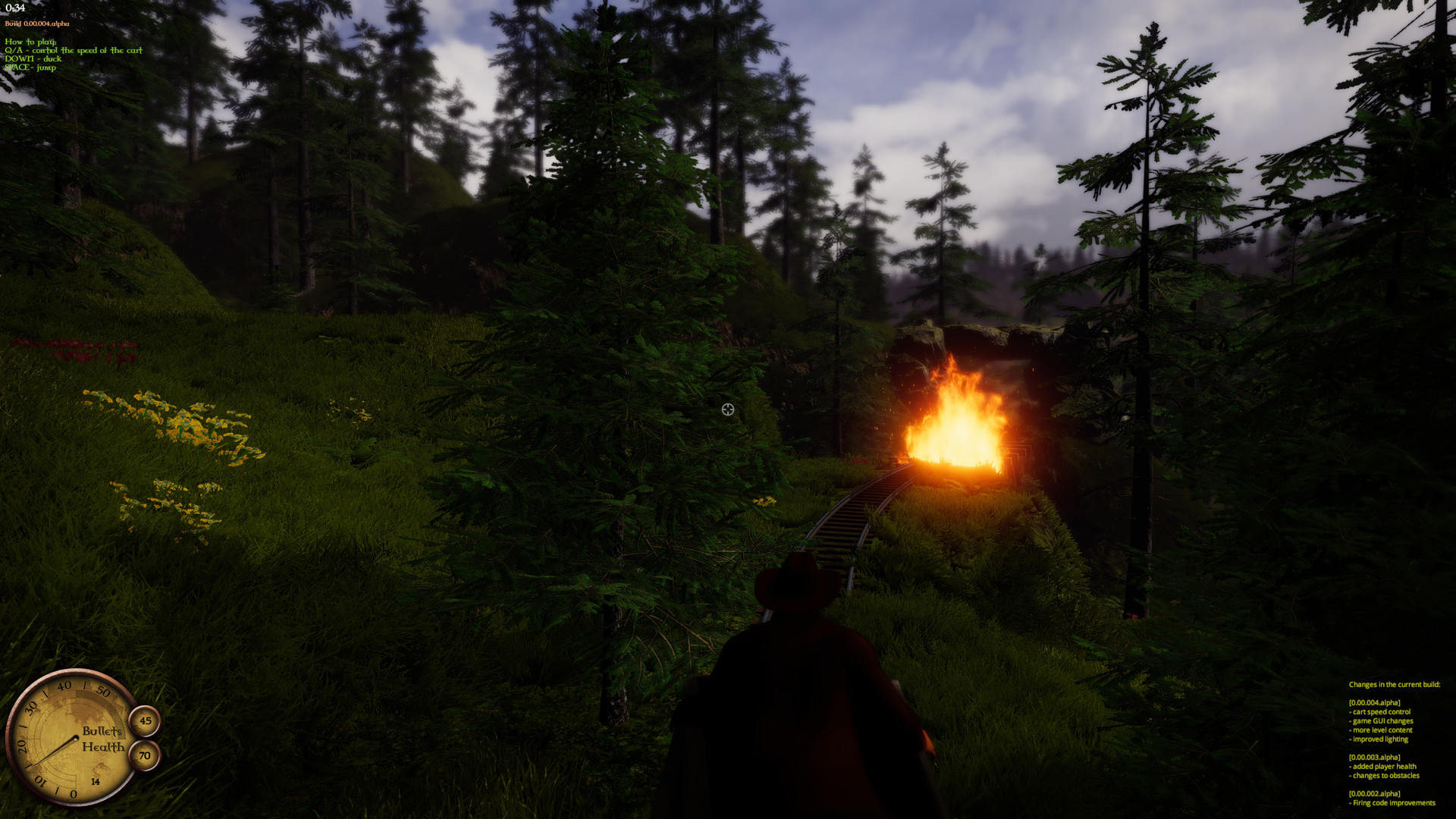This screenshot has width=1456, height=819.
Task: Click the '- improved lighting' change note
Action: 1380,739
